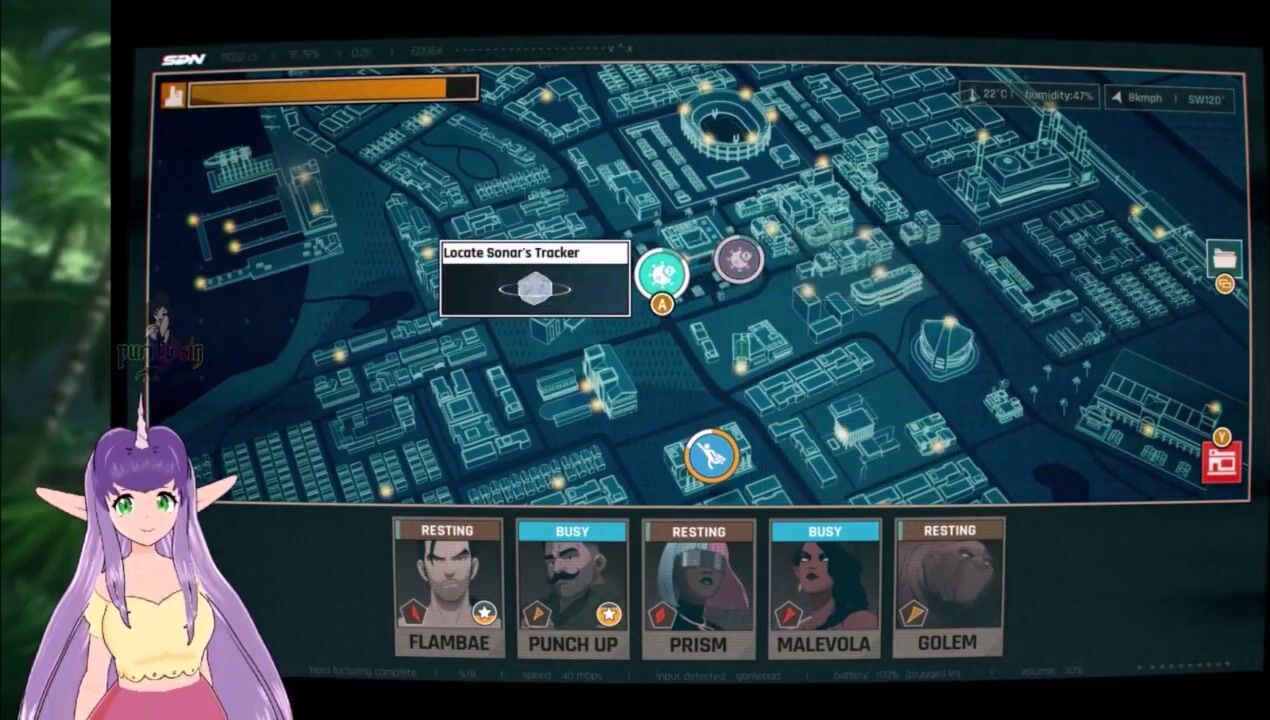Image resolution: width=1270 pixels, height=720 pixels.
Task: Click the orange-ringed flying hero marker
Action: [x=712, y=456]
